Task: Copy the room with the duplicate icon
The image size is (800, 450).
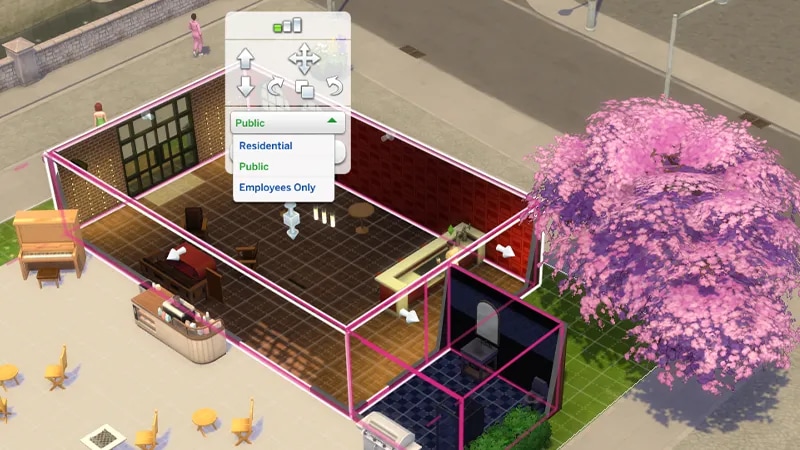Action: click(304, 89)
